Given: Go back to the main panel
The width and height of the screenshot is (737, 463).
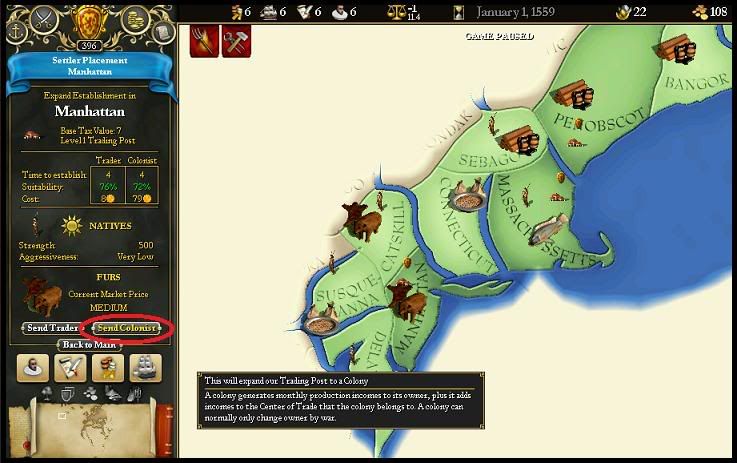Looking at the screenshot, I should 90,345.
